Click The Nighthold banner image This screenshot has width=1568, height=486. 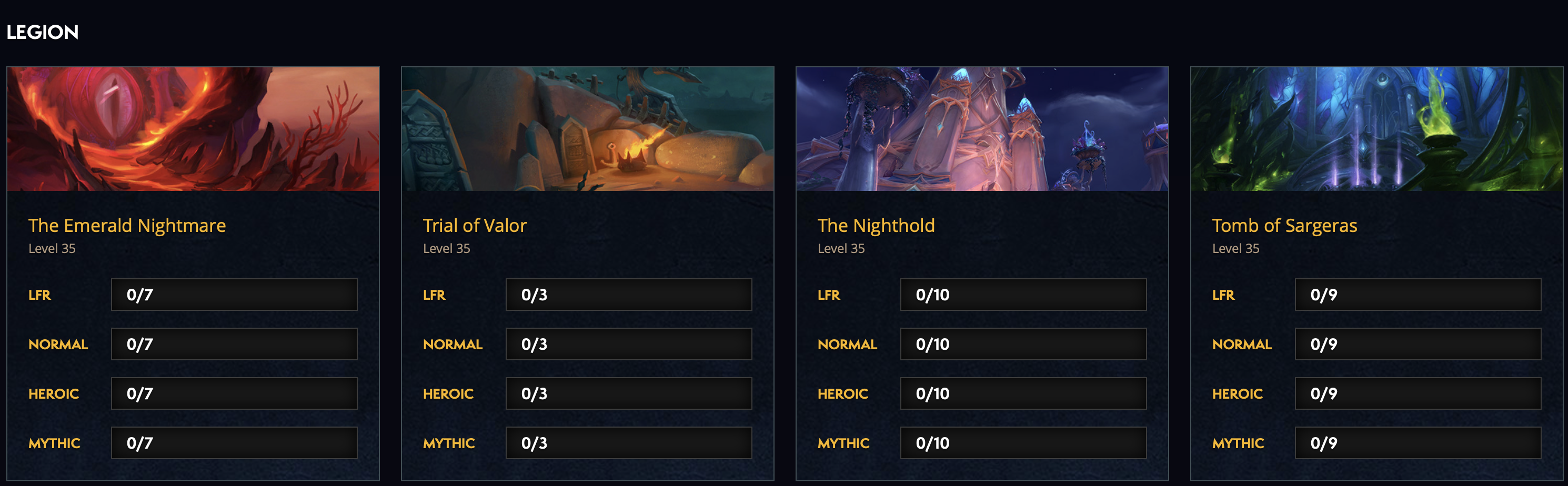point(982,128)
